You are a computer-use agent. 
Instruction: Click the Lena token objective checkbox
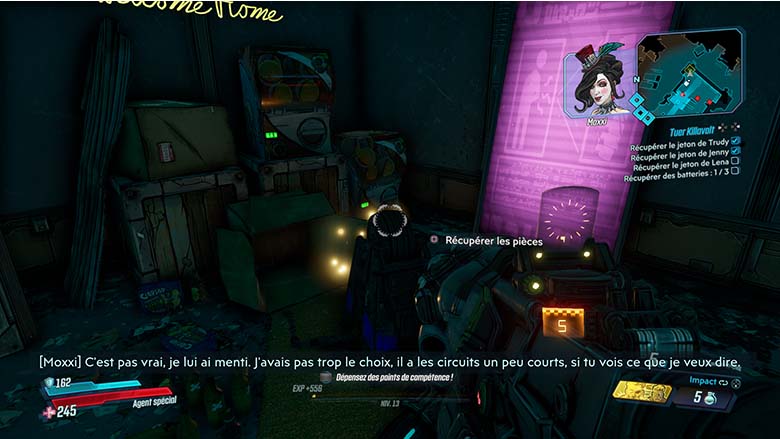point(735,165)
